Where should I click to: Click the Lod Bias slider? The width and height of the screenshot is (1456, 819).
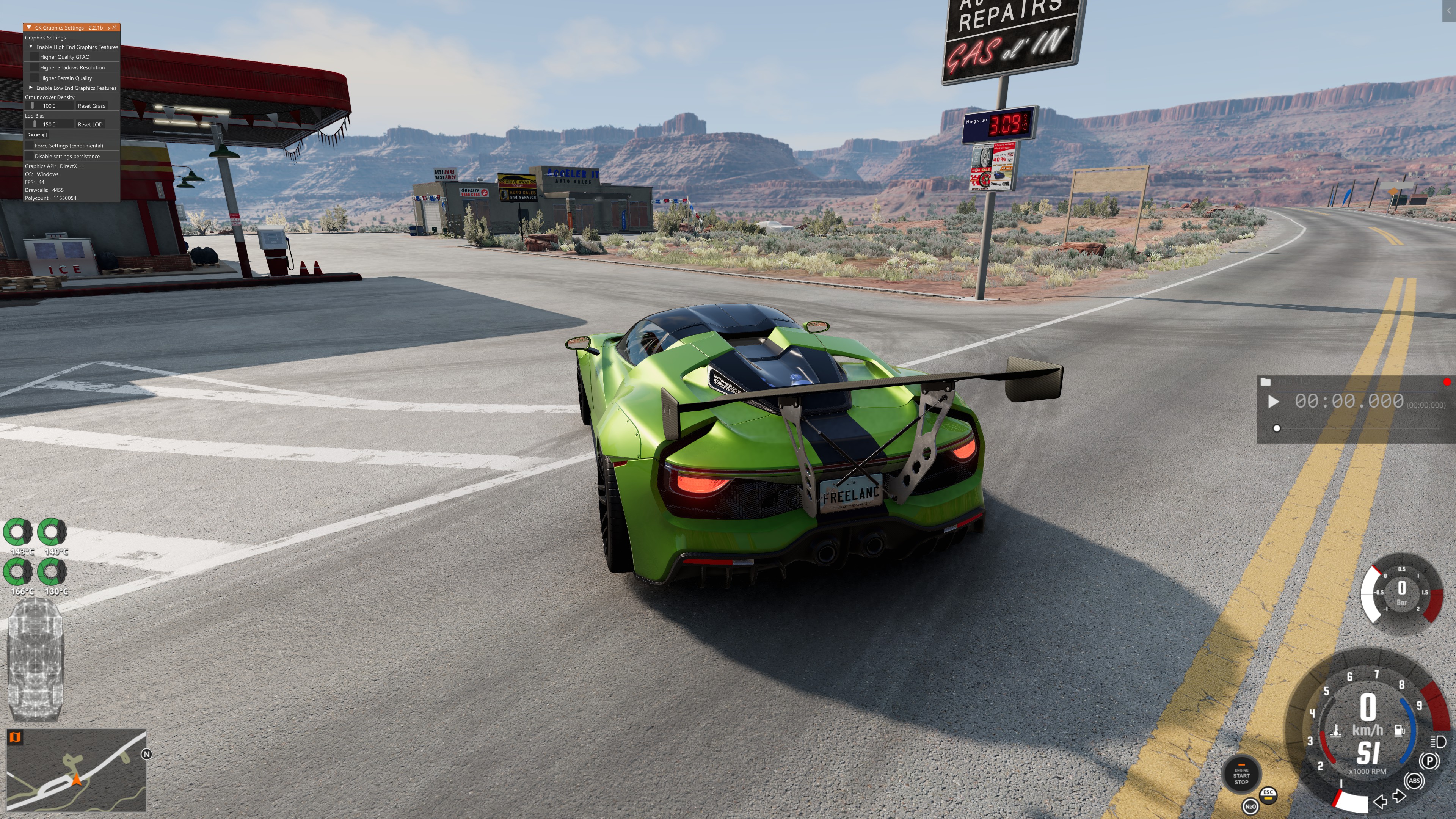tap(49, 124)
